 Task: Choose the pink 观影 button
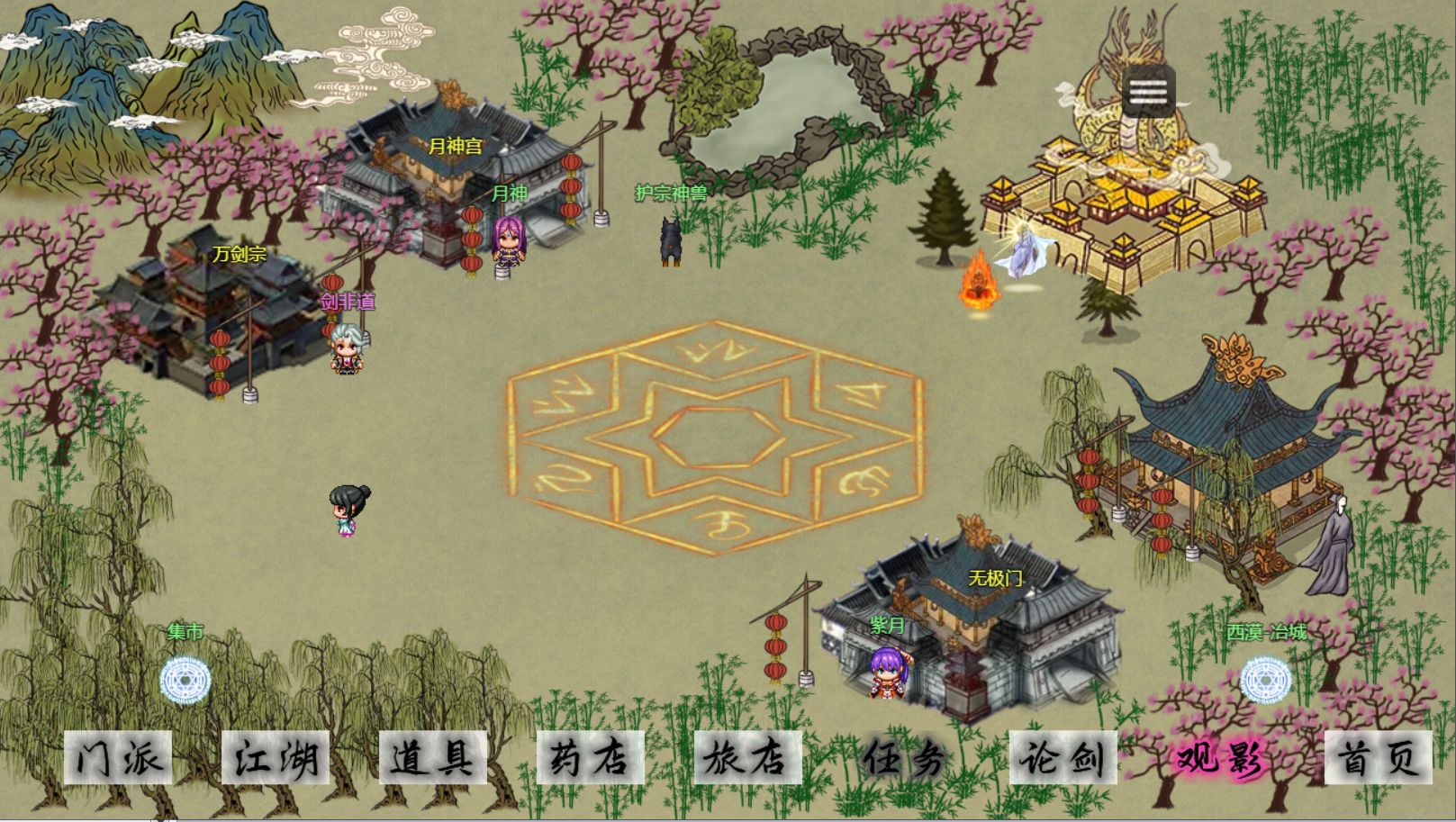pos(1221,758)
